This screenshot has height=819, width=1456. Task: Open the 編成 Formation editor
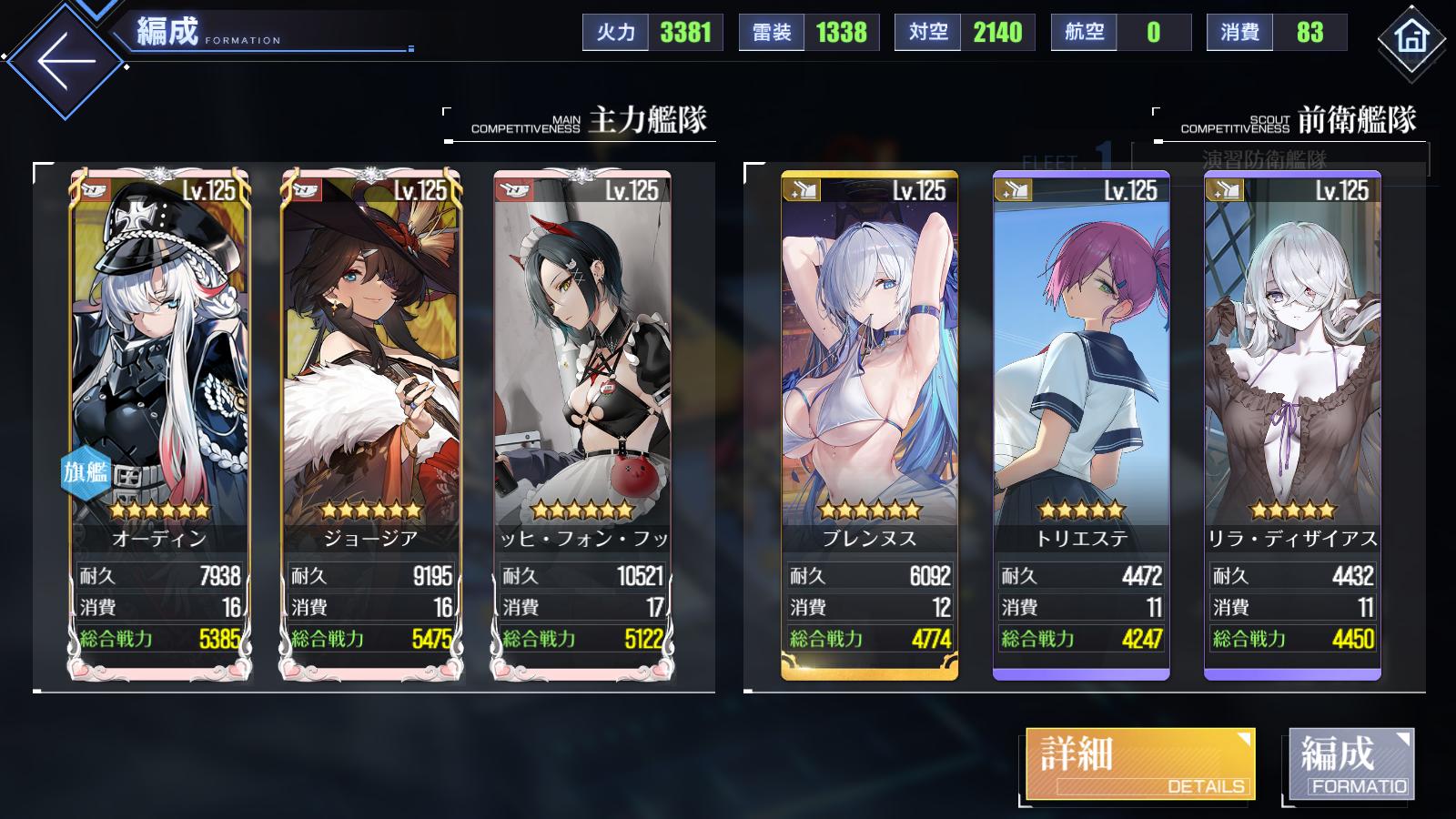click(x=1351, y=764)
